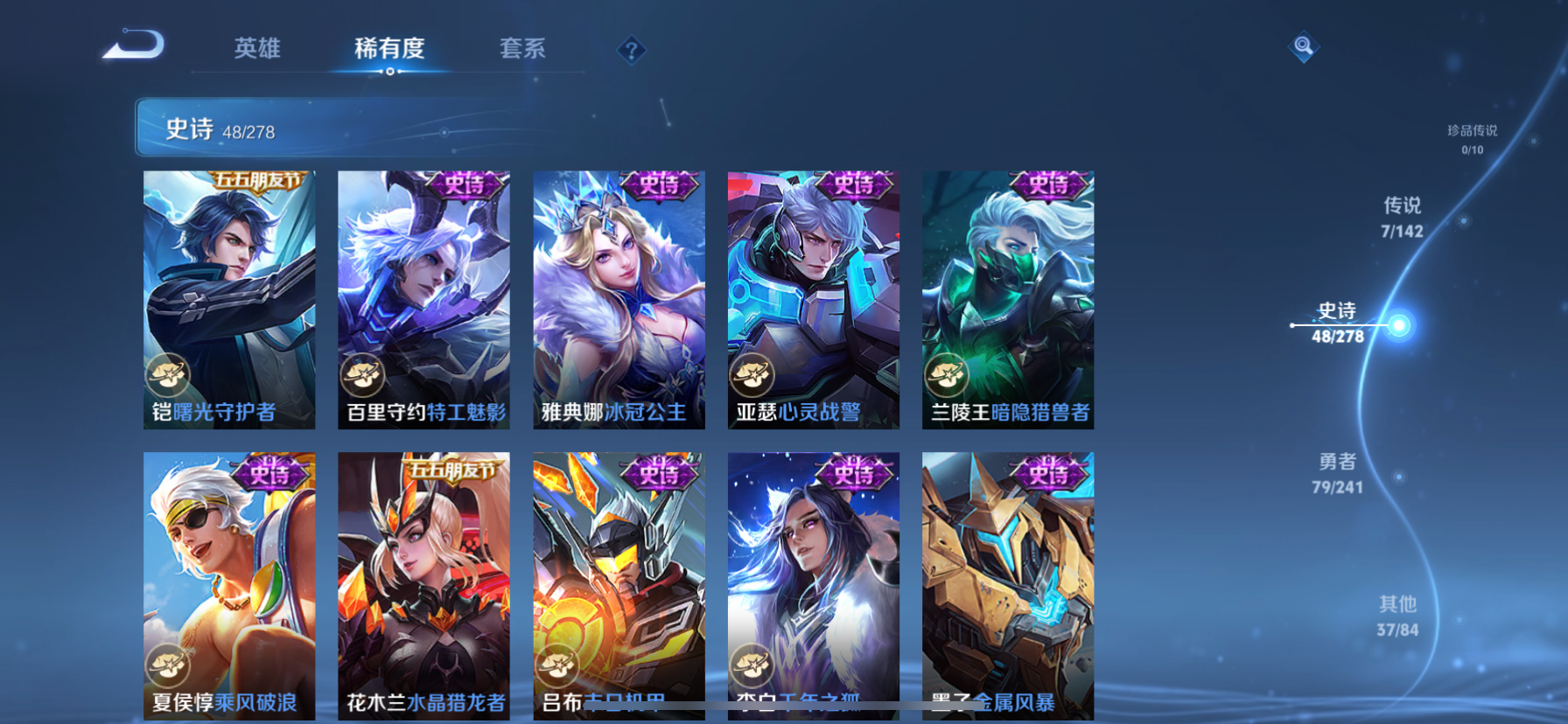This screenshot has height=724, width=1568.
Task: Open the search magnifier icon
Action: click(1303, 46)
